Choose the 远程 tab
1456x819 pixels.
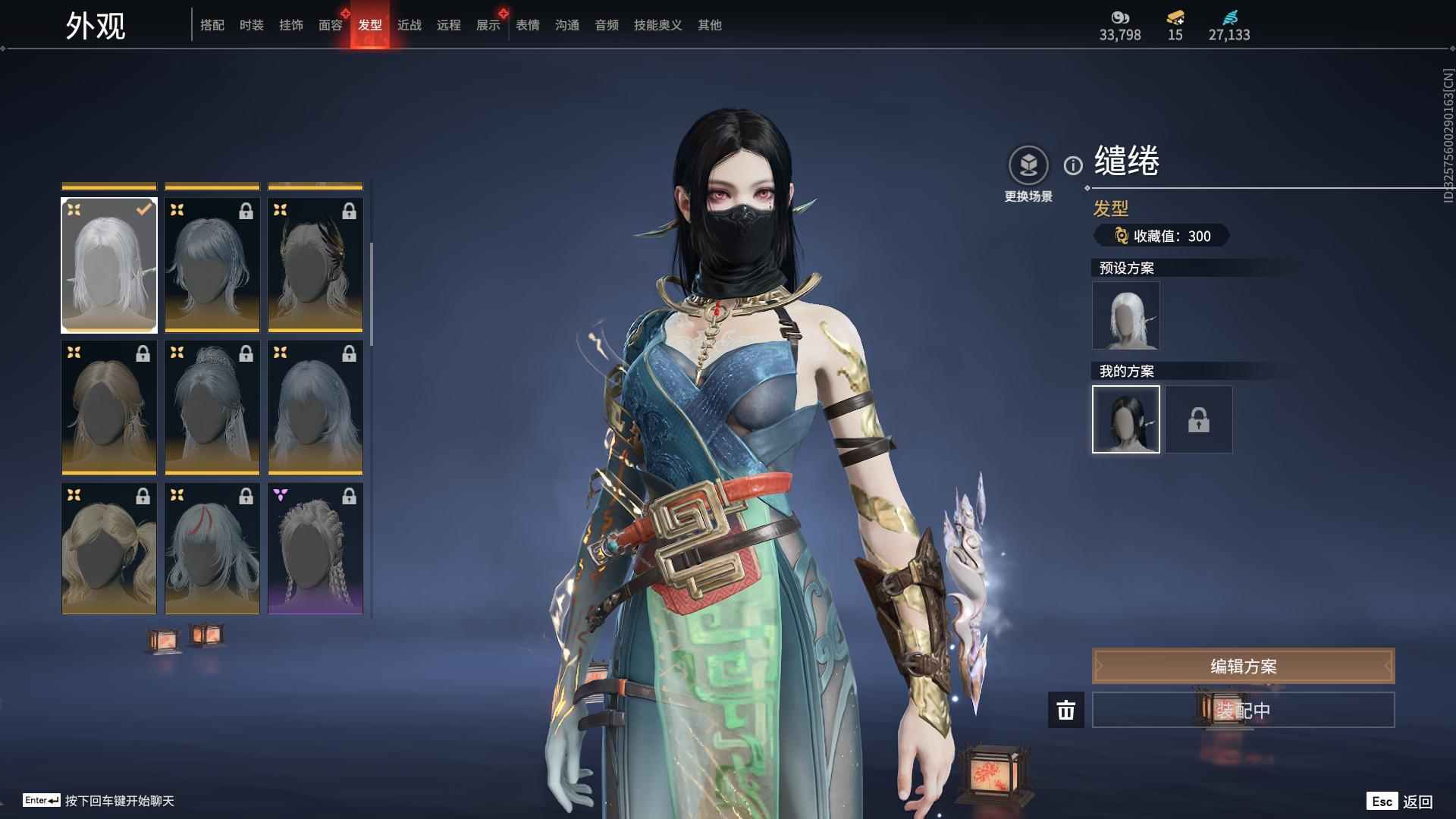(448, 25)
